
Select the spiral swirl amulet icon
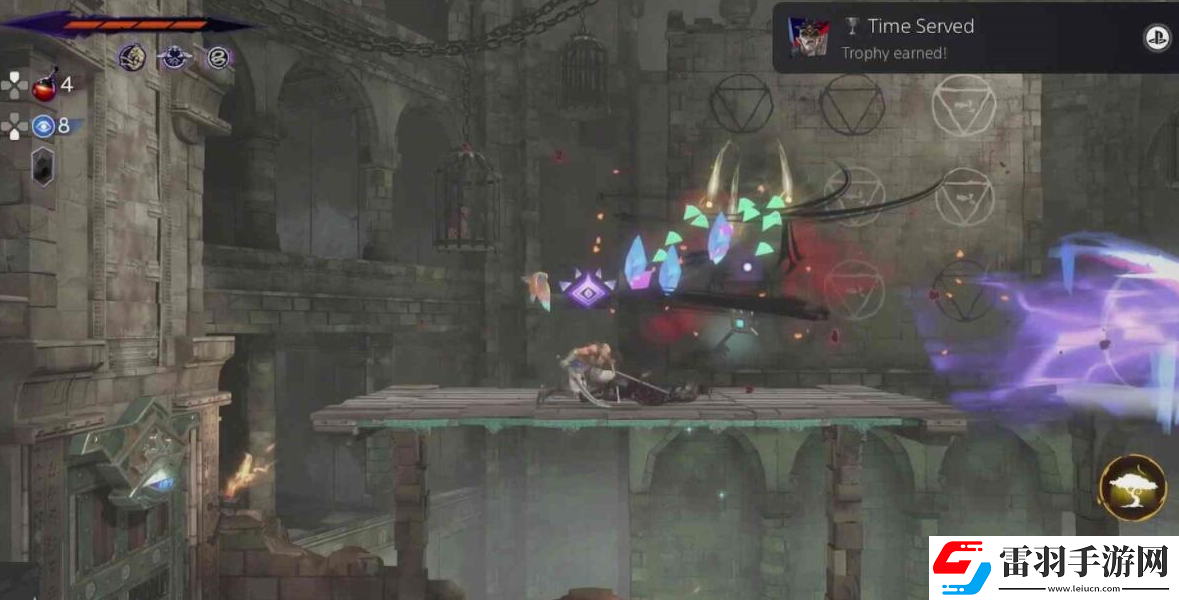[219, 57]
